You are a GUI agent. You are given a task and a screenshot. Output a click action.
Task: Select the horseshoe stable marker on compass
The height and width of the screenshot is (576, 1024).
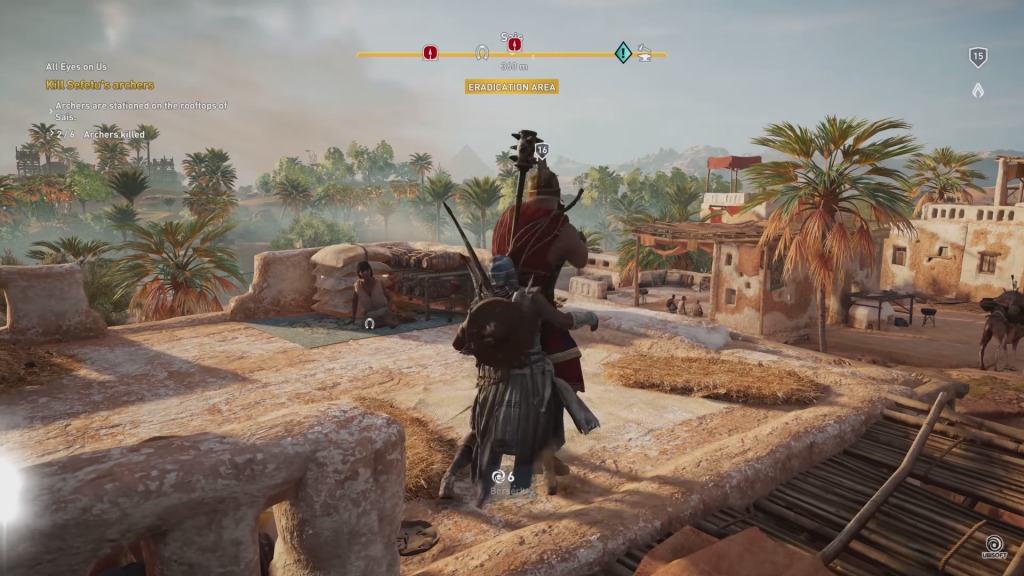click(482, 52)
